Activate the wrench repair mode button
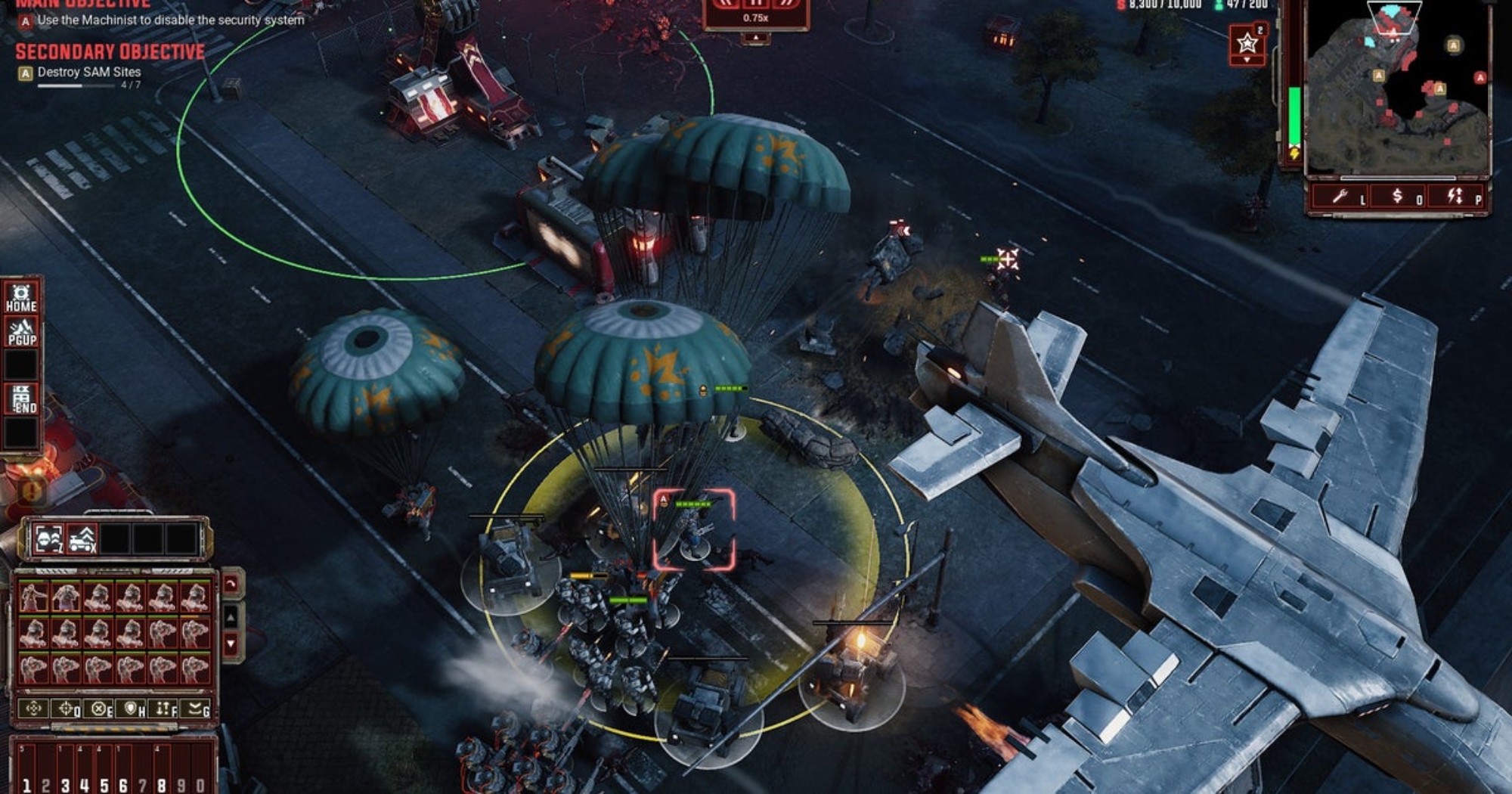This screenshot has height=794, width=1512. click(x=1340, y=197)
